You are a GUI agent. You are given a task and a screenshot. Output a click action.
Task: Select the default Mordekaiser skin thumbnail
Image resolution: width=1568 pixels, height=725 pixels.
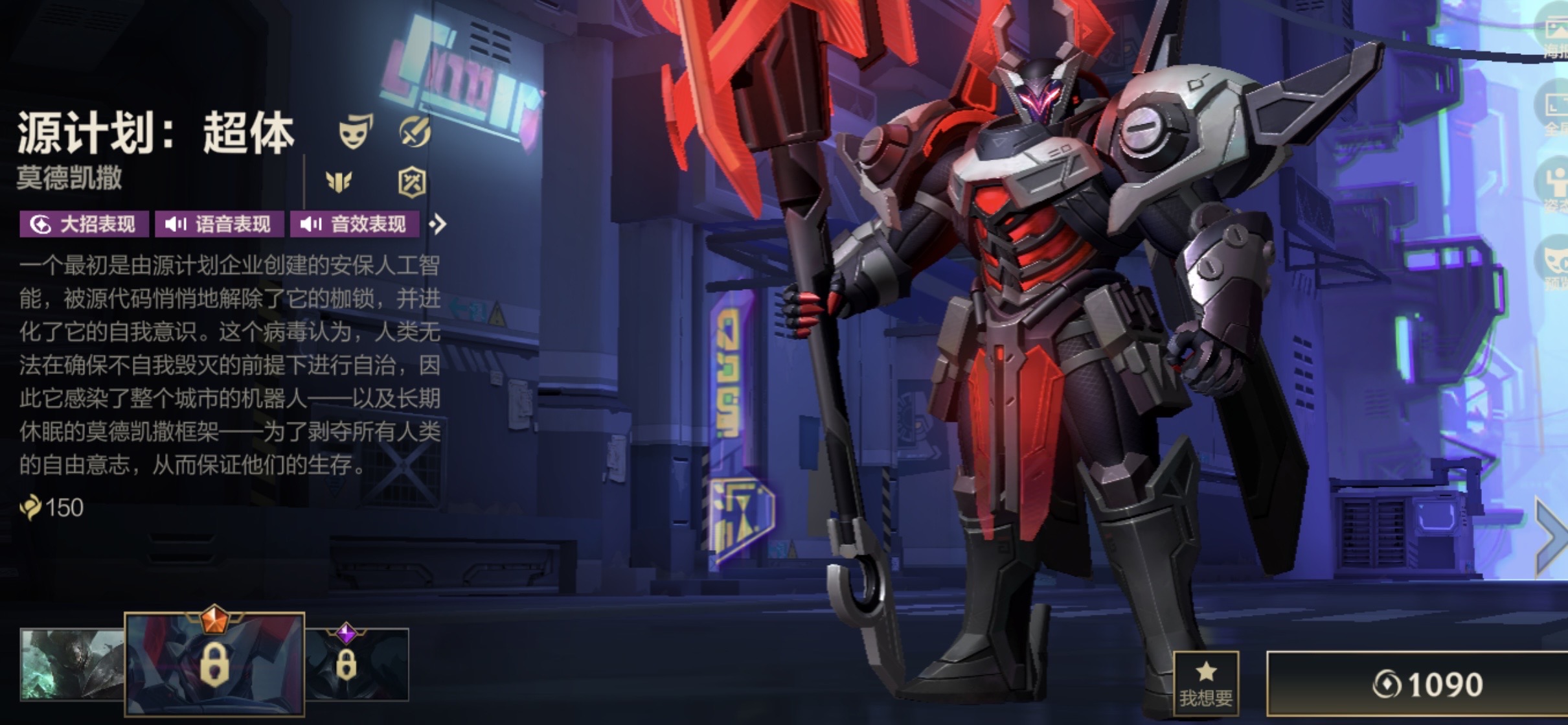click(71, 664)
